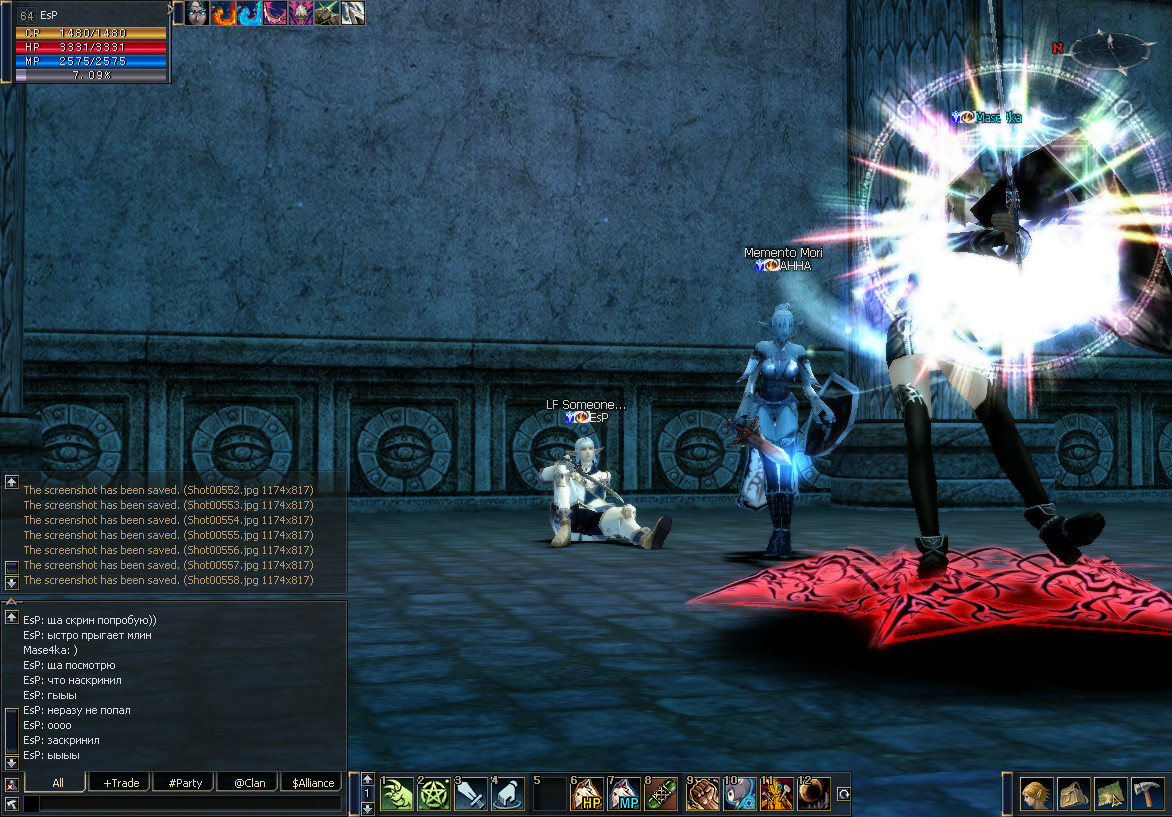1172x817 pixels.
Task: Use the HP pet potion in slot 6
Action: click(x=587, y=794)
